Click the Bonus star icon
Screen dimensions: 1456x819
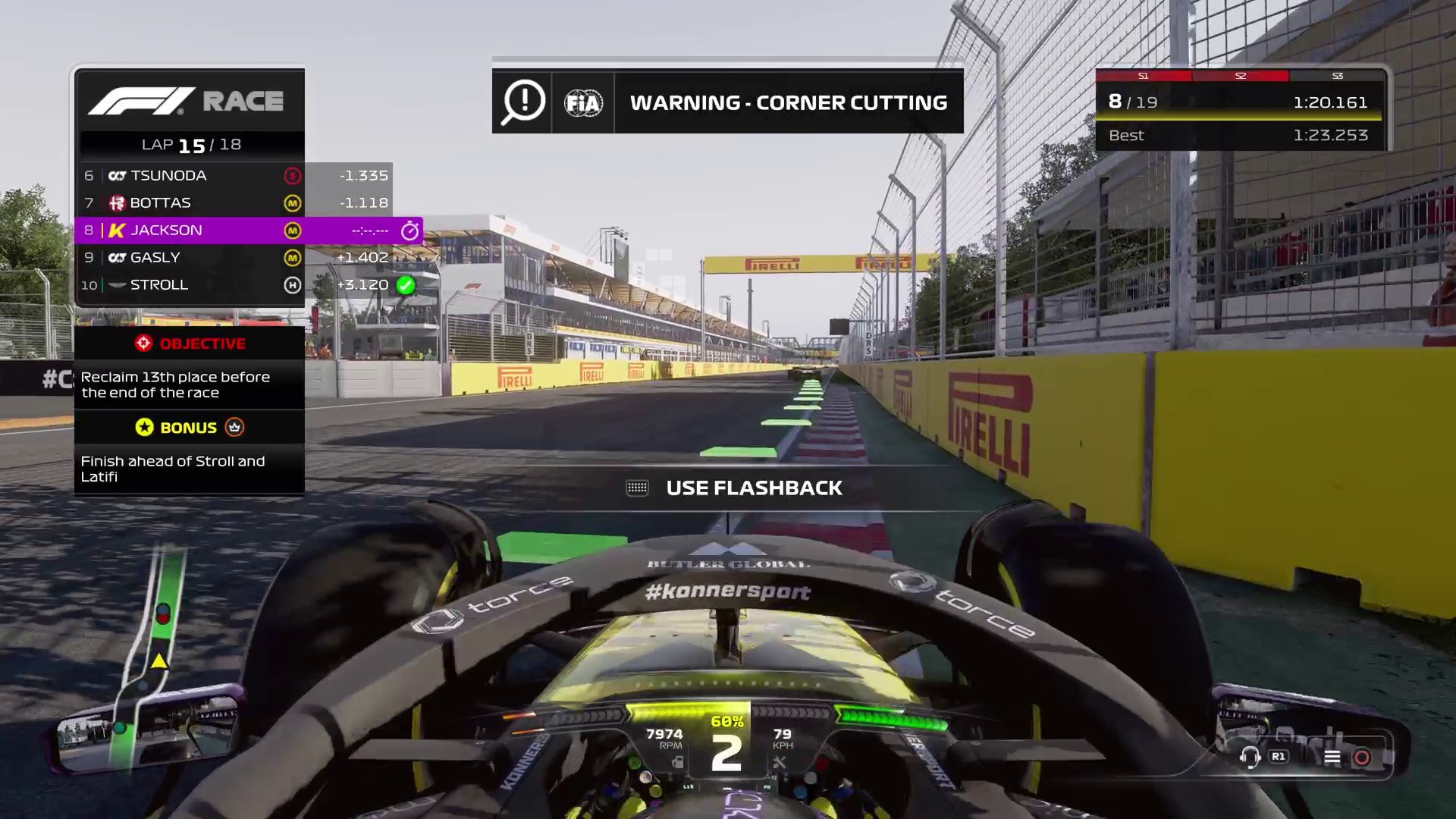point(143,427)
